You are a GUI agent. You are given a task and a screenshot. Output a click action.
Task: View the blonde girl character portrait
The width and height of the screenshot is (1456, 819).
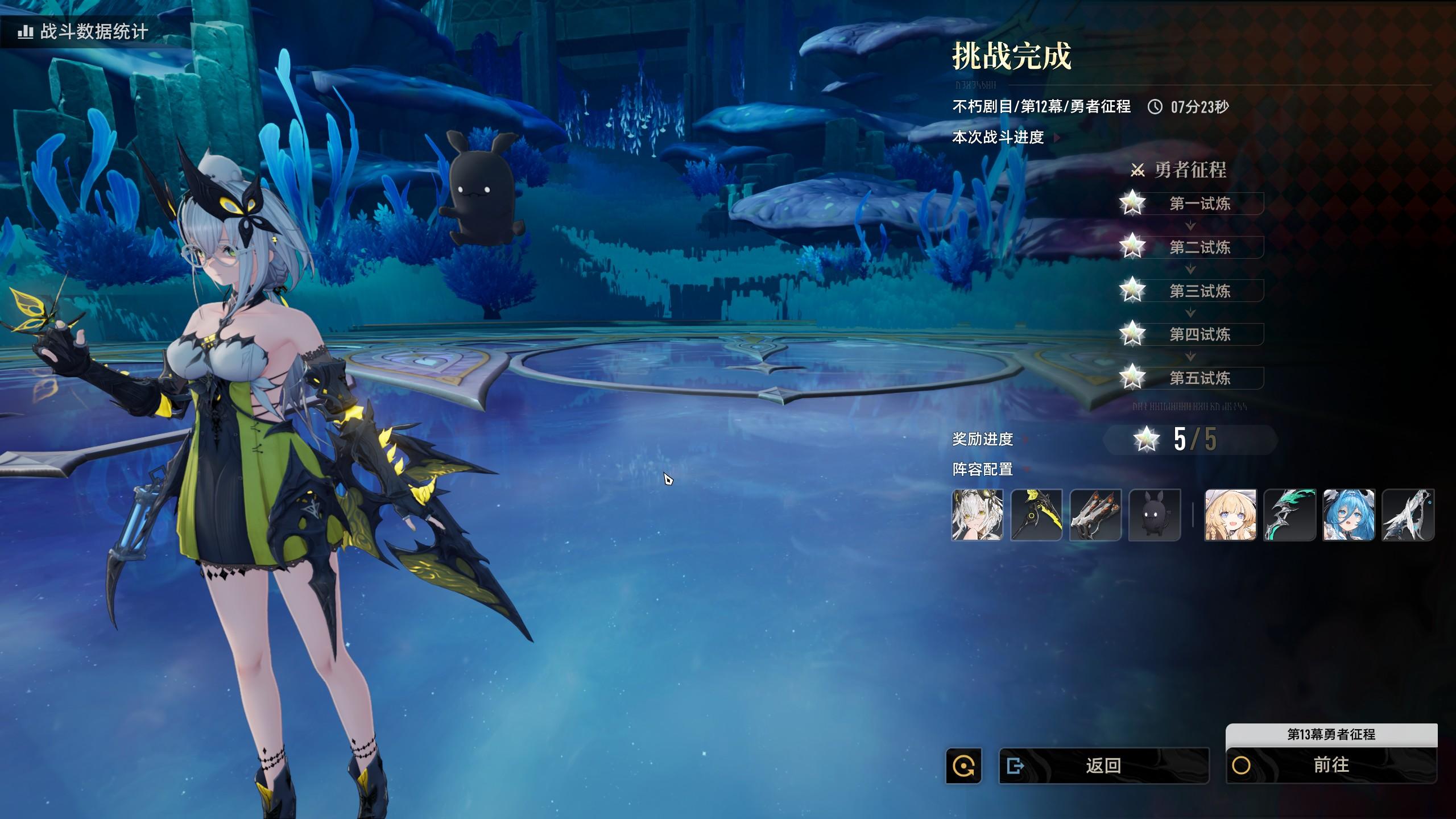[1230, 515]
